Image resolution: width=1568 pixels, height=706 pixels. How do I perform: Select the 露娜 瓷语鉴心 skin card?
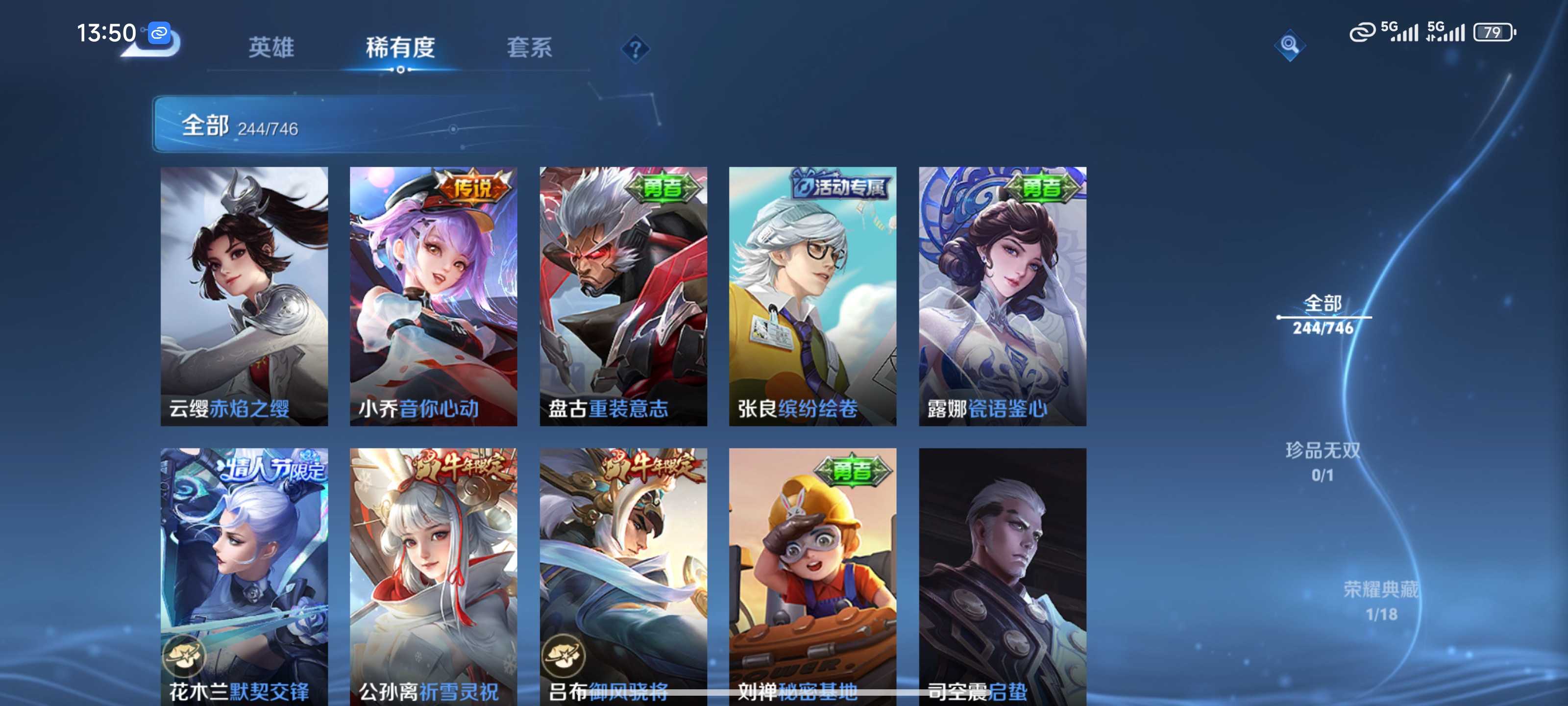pyautogui.click(x=1003, y=296)
